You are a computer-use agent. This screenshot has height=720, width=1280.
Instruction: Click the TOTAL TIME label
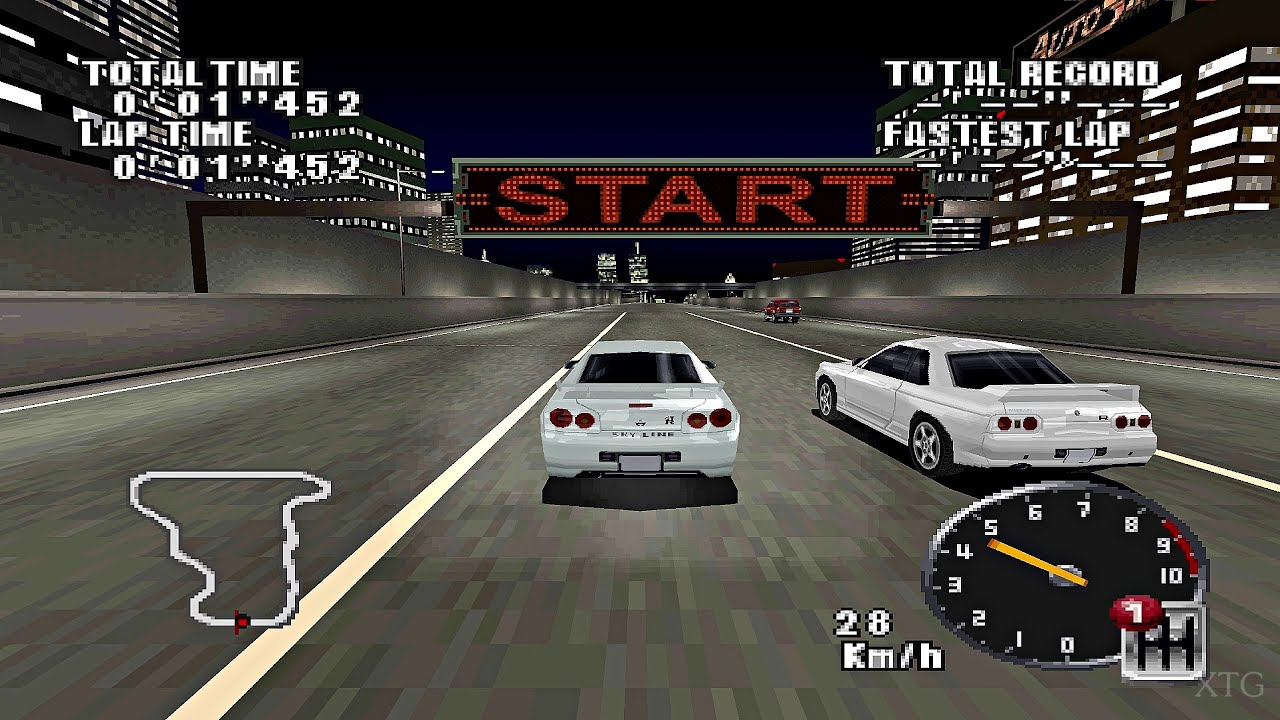click(188, 71)
